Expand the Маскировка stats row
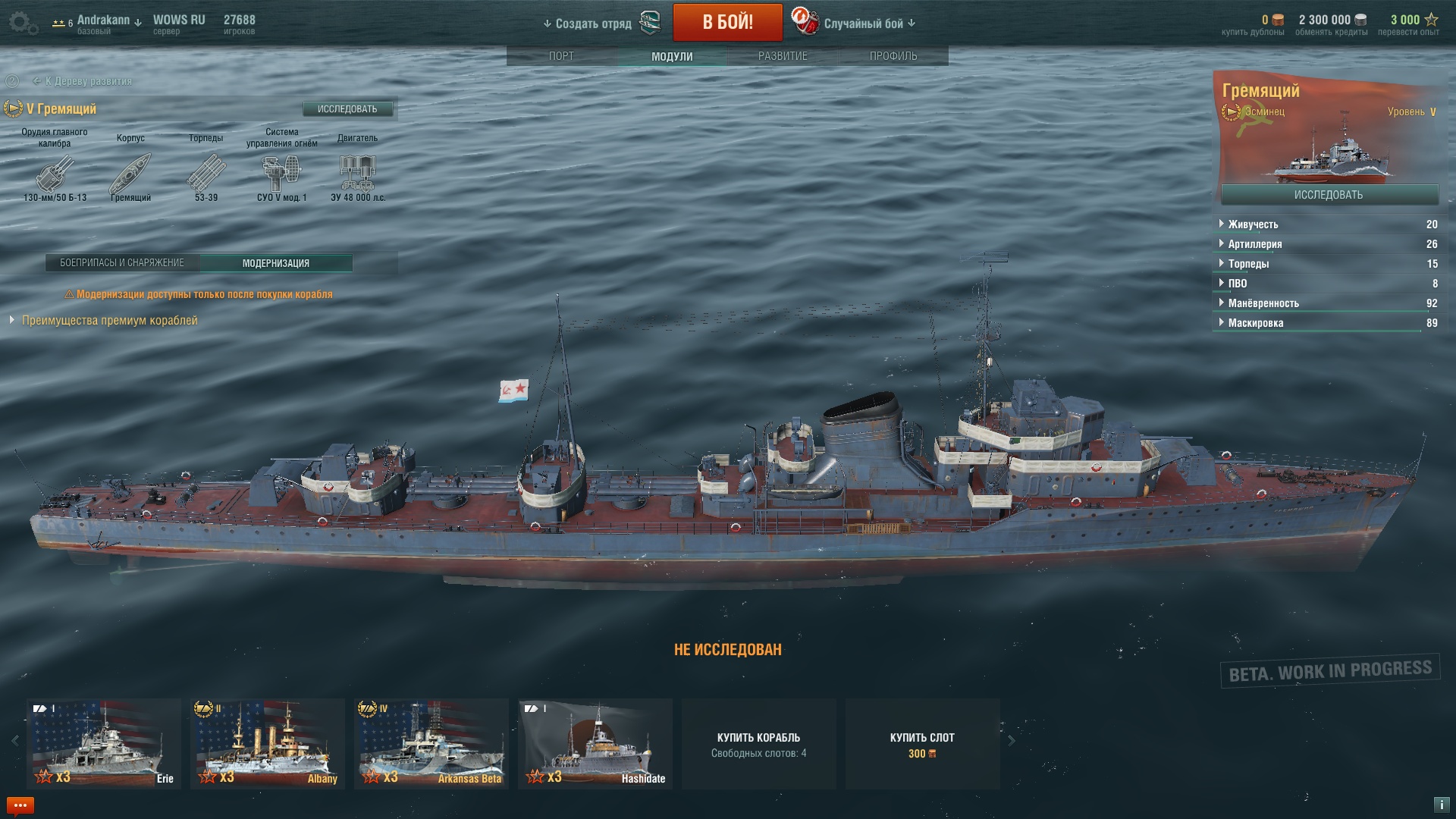The image size is (1456, 819). click(x=1256, y=323)
